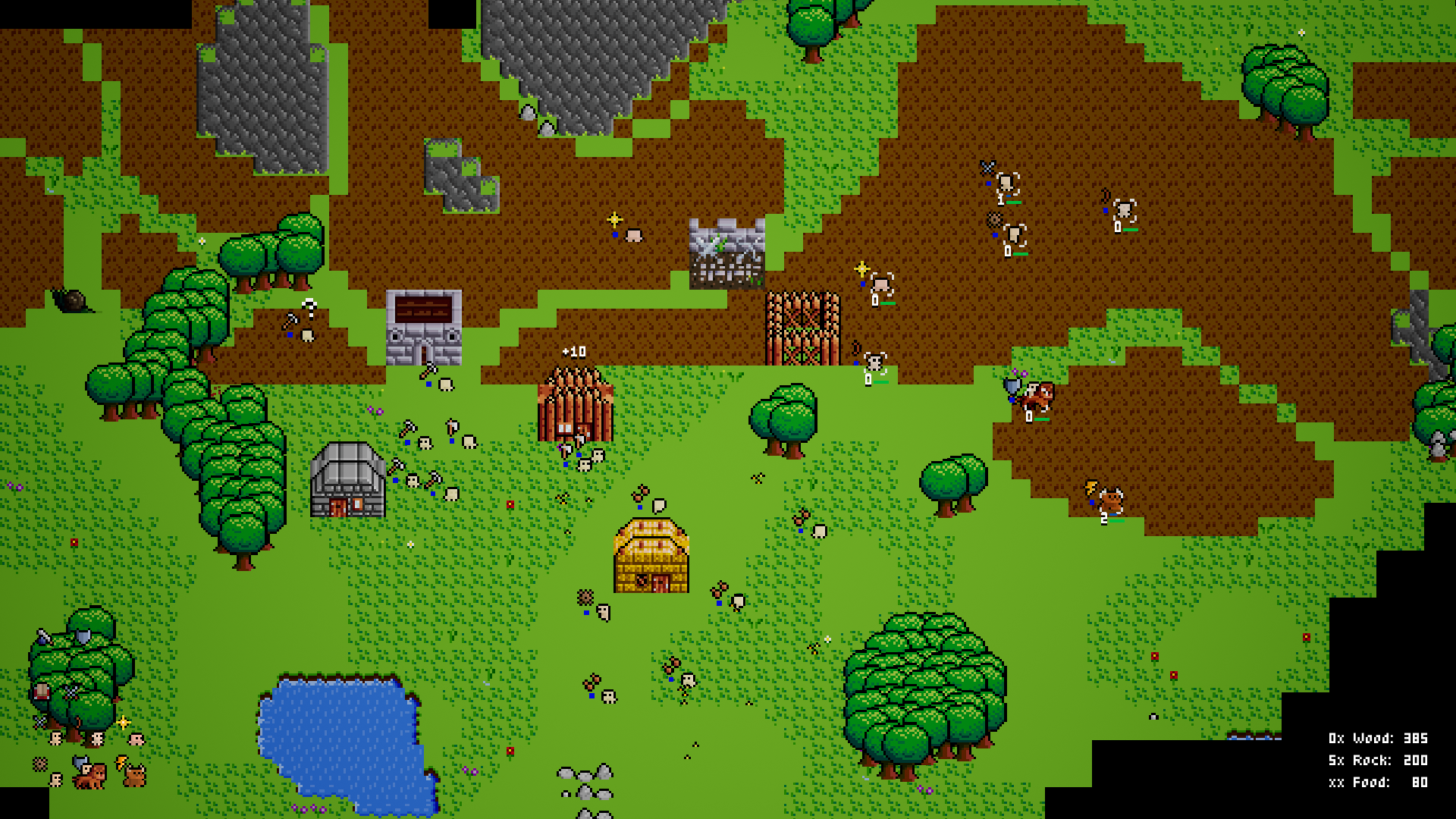Select the axe pickup beside the gray house

point(397,466)
